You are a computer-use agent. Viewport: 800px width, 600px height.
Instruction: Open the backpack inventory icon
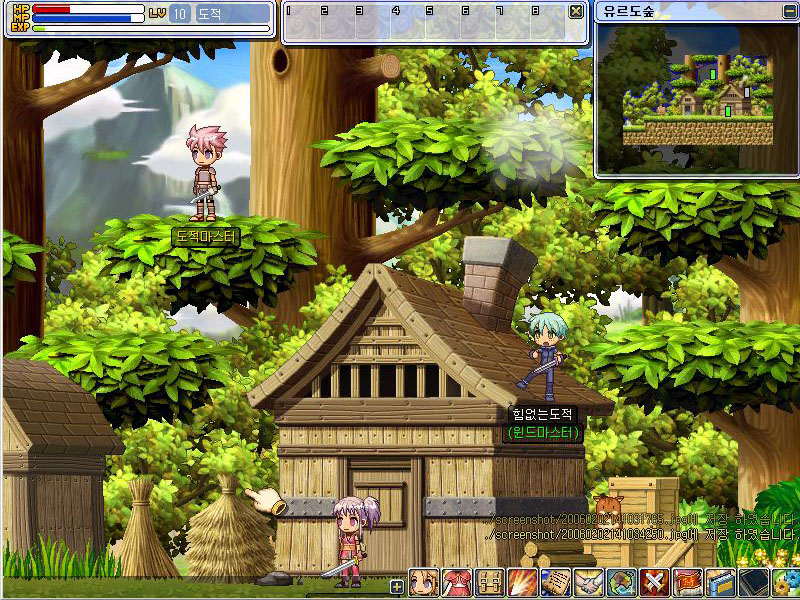[489, 582]
